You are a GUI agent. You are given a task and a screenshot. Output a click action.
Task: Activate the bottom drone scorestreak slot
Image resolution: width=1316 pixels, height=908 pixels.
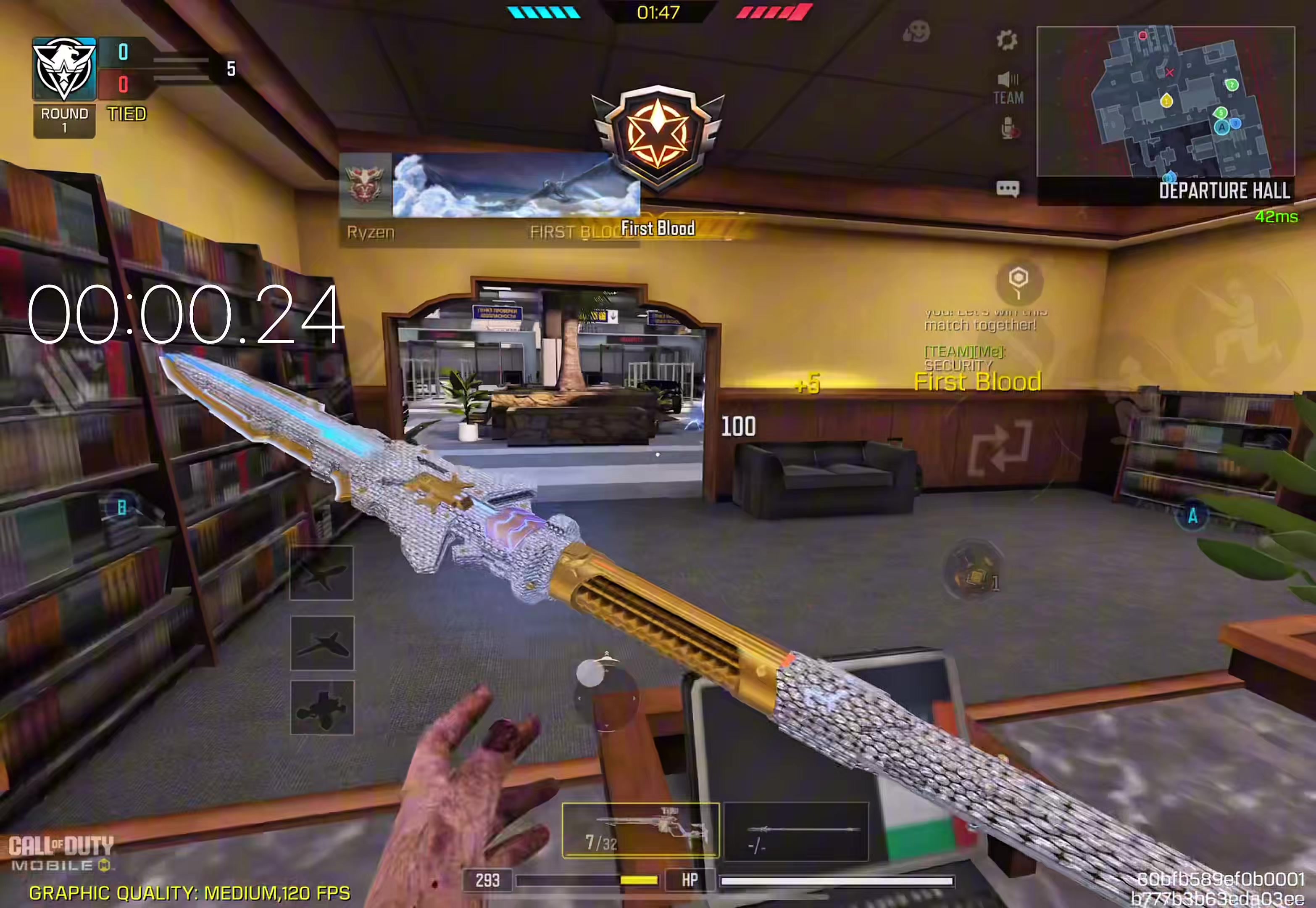pos(322,708)
